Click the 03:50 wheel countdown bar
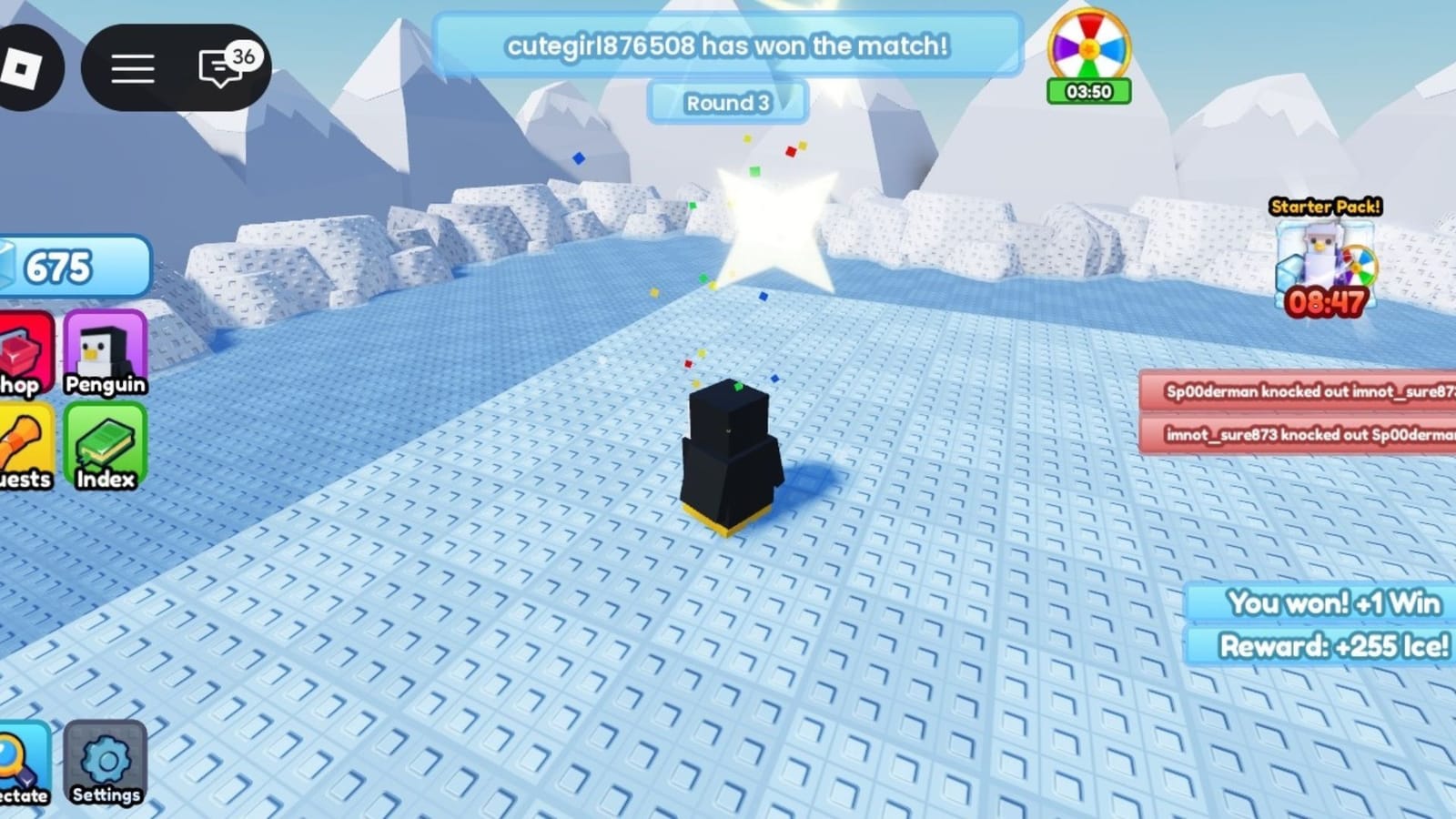Image resolution: width=1456 pixels, height=819 pixels. [x=1088, y=91]
